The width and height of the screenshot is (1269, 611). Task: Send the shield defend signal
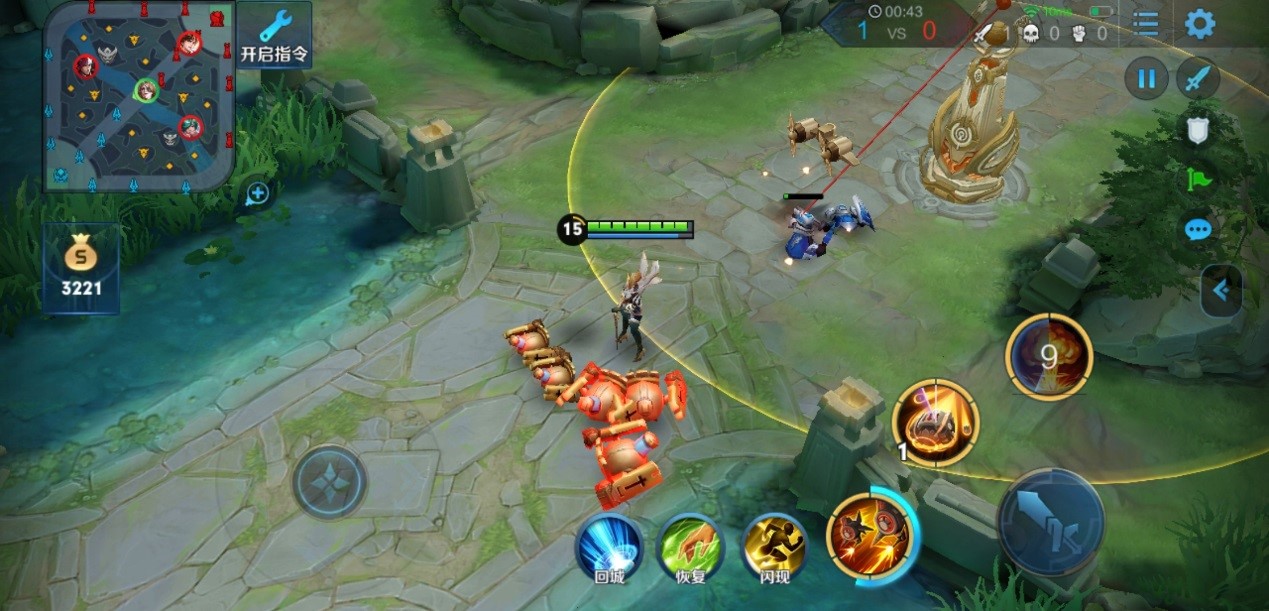point(1198,130)
